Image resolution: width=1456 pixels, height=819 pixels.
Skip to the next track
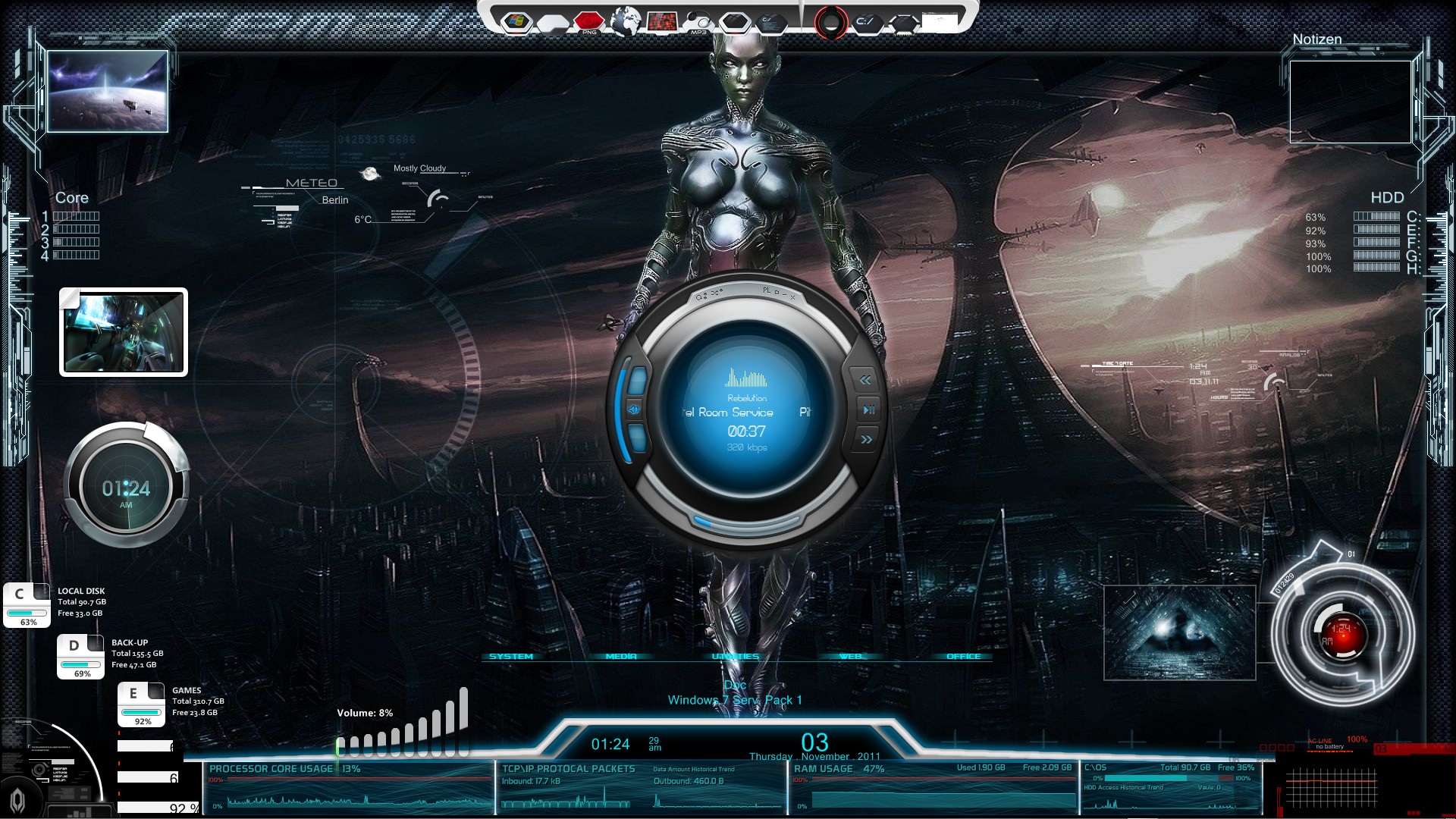866,437
